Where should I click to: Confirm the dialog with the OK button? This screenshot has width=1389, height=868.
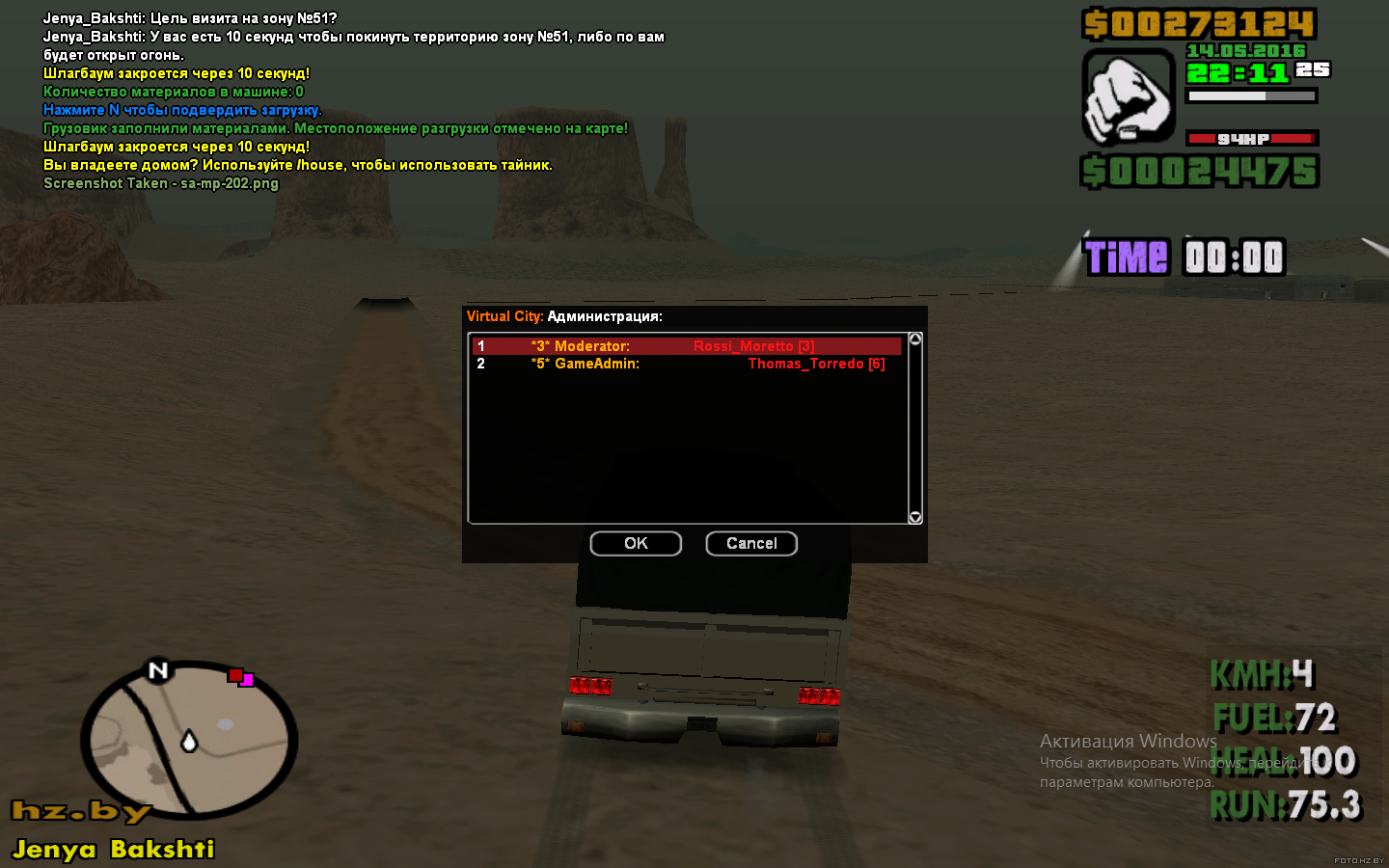point(636,544)
